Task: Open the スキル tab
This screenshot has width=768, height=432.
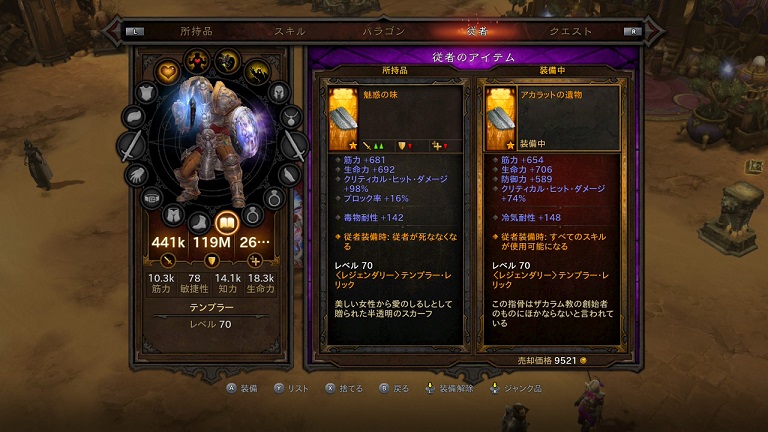Action: 290,31
